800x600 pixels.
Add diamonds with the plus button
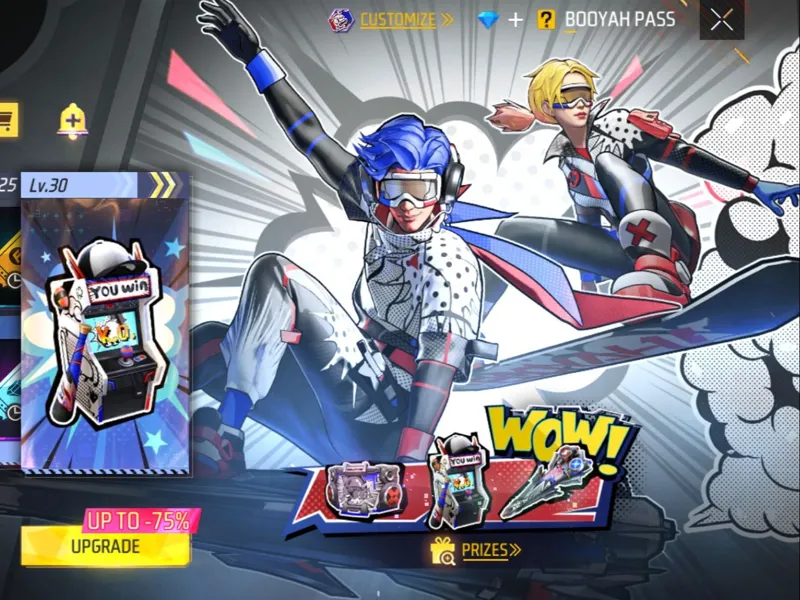pos(516,19)
